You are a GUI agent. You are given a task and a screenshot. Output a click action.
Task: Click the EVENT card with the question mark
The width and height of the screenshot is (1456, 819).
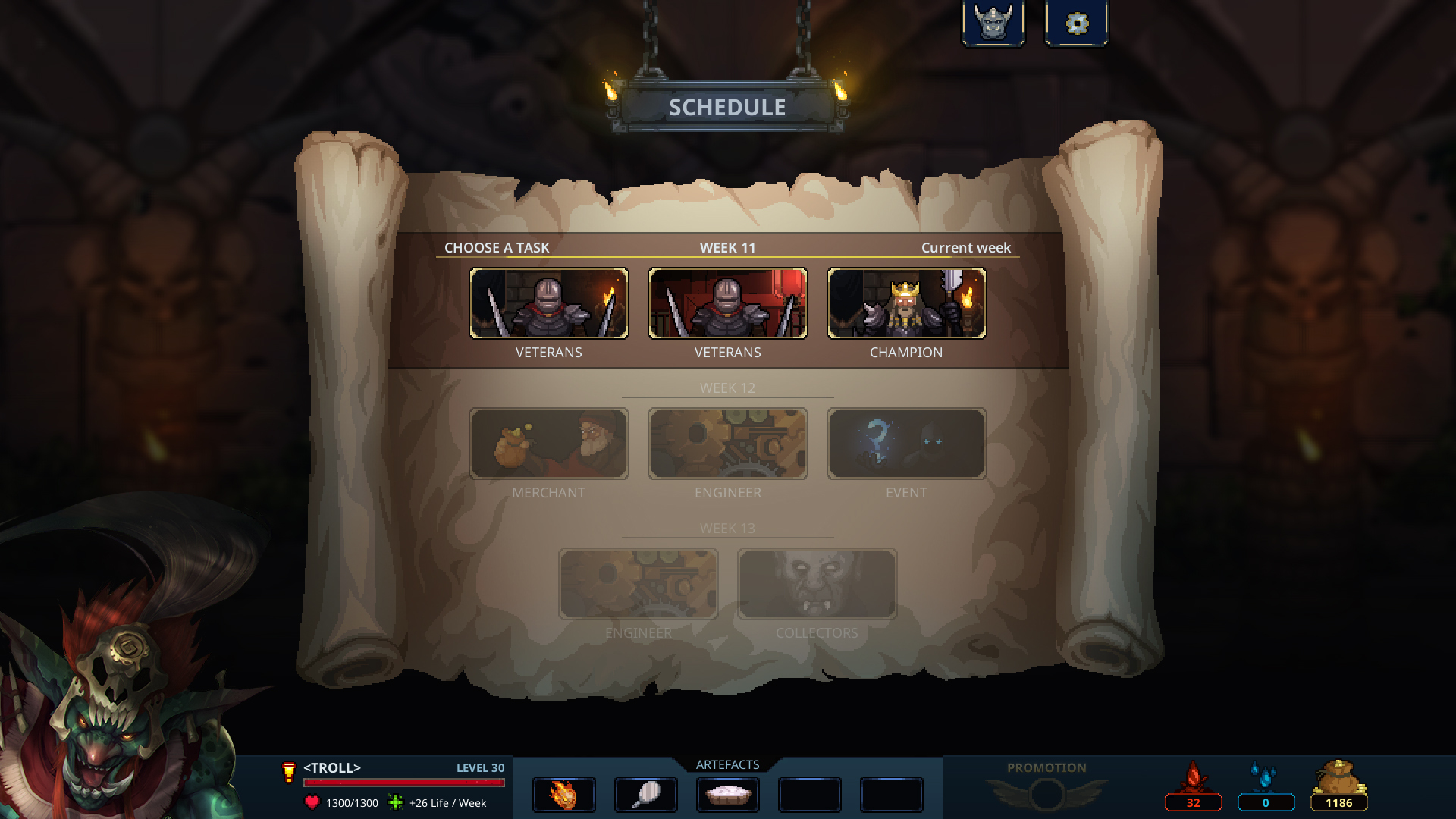907,444
